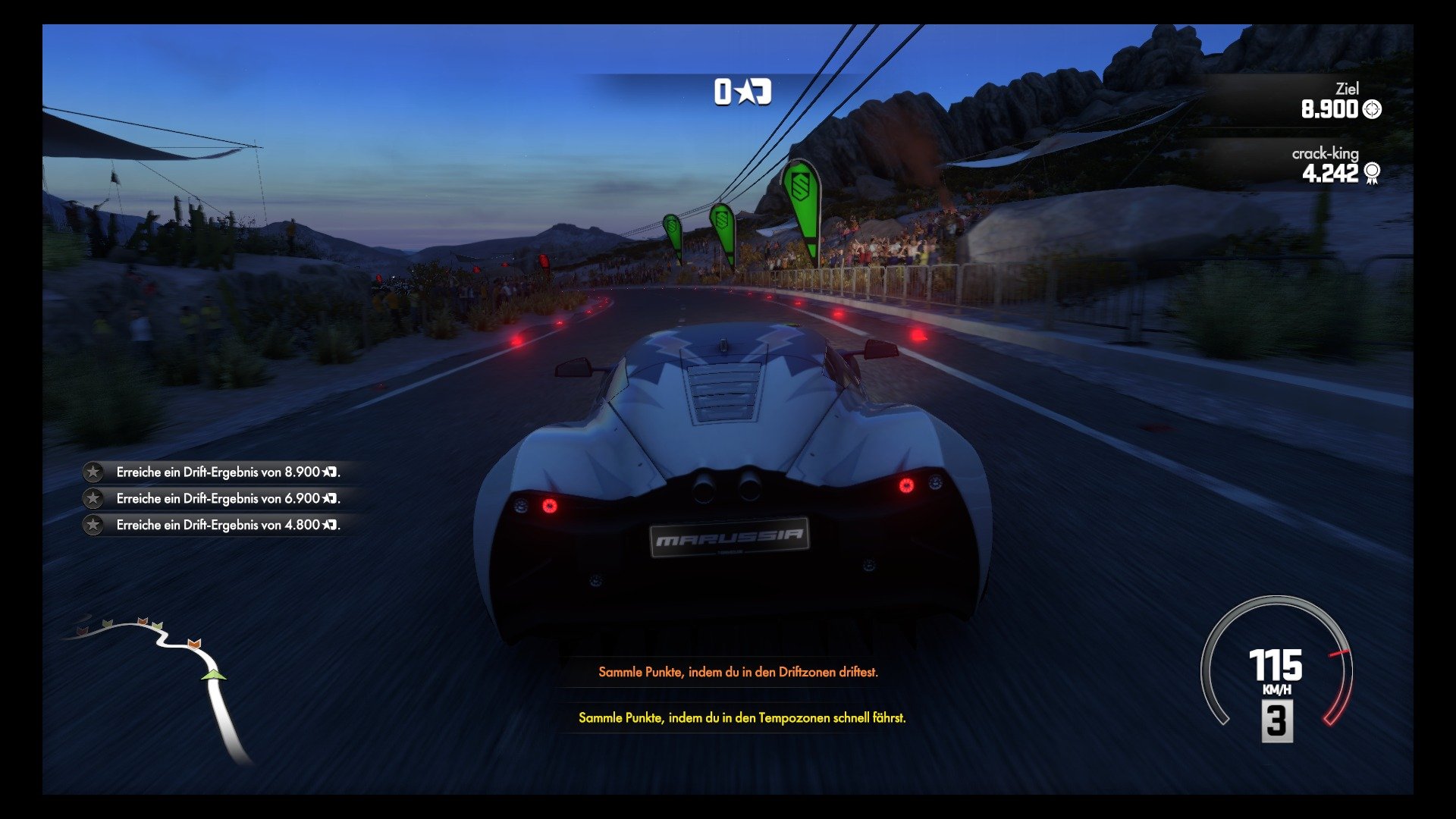Click the star counter at top center
This screenshot has width=1456, height=819.
pos(742,93)
